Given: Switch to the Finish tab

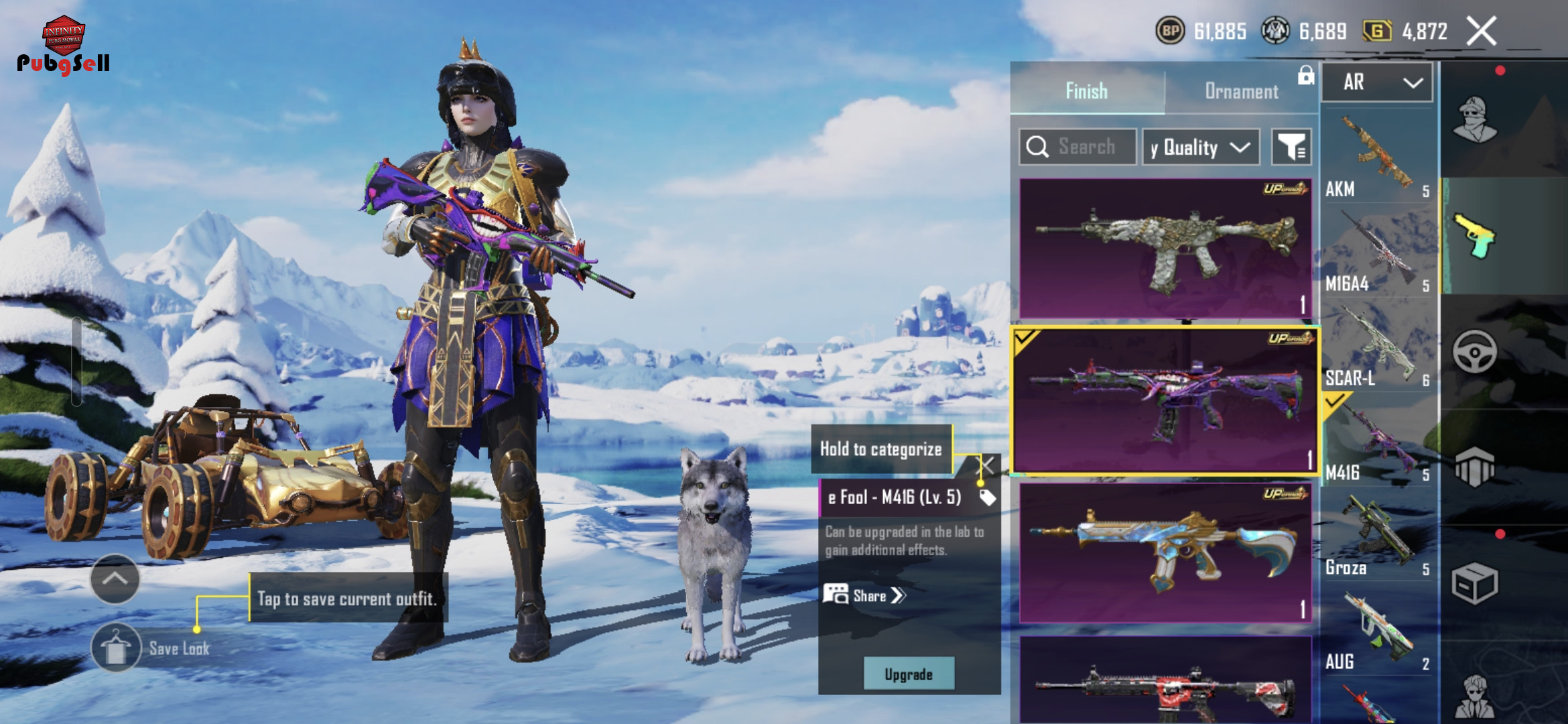Looking at the screenshot, I should (x=1086, y=91).
